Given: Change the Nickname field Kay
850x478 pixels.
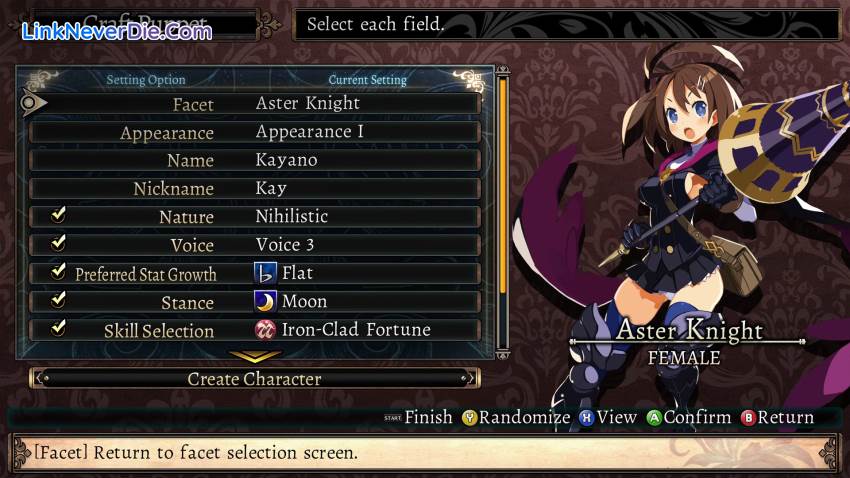Looking at the screenshot, I should tap(255, 188).
